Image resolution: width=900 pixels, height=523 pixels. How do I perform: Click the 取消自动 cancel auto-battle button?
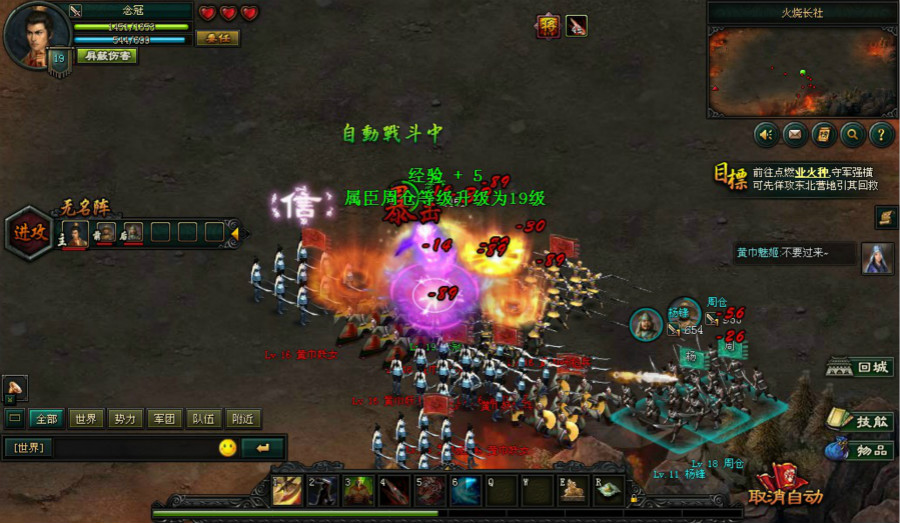787,493
